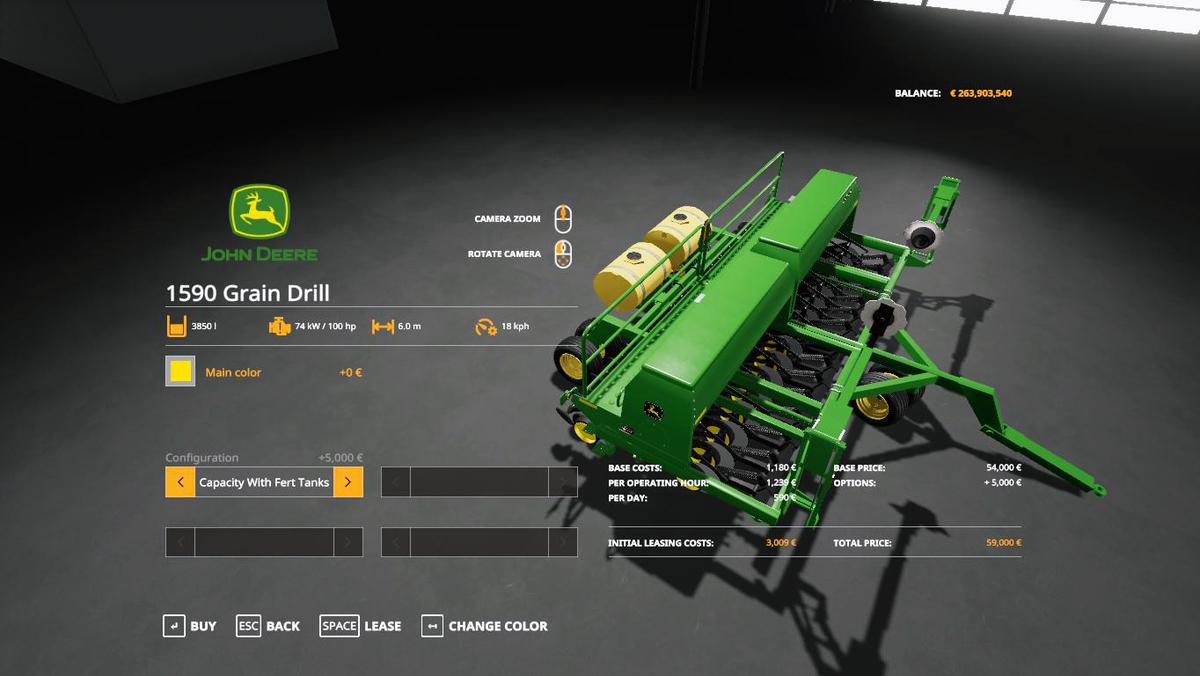Image resolution: width=1200 pixels, height=676 pixels.
Task: Switch to the previous Configuration option
Action: click(180, 482)
